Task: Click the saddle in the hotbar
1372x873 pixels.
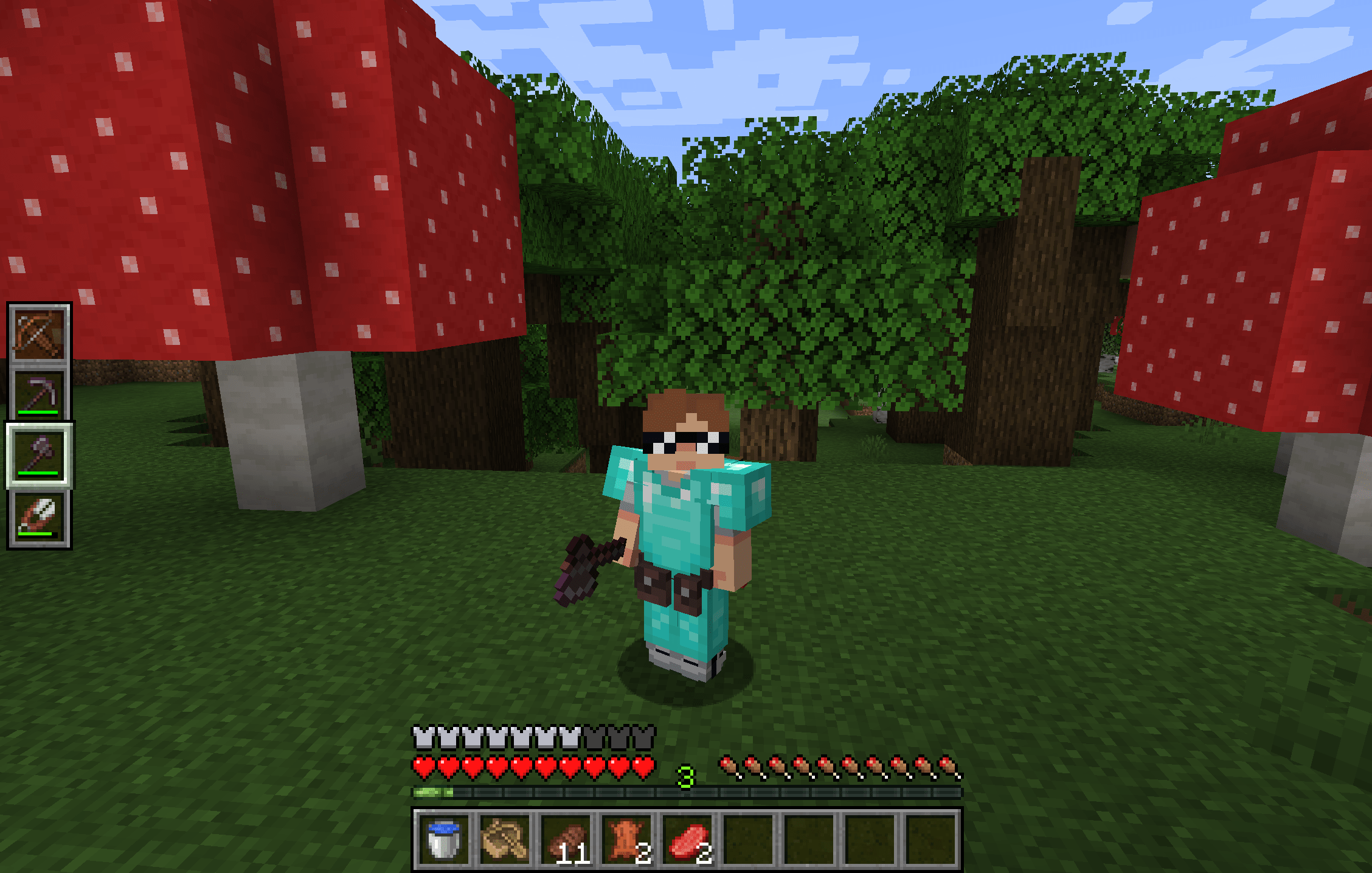Action: click(505, 838)
